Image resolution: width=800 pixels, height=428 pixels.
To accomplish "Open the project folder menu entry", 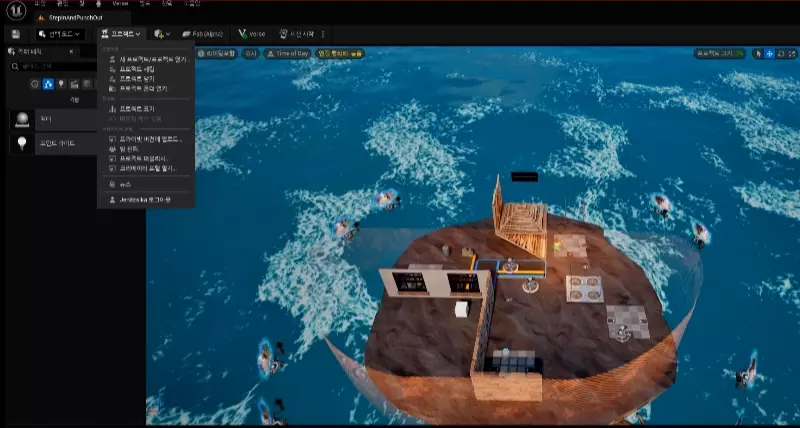I will pyautogui.click(x=144, y=89).
